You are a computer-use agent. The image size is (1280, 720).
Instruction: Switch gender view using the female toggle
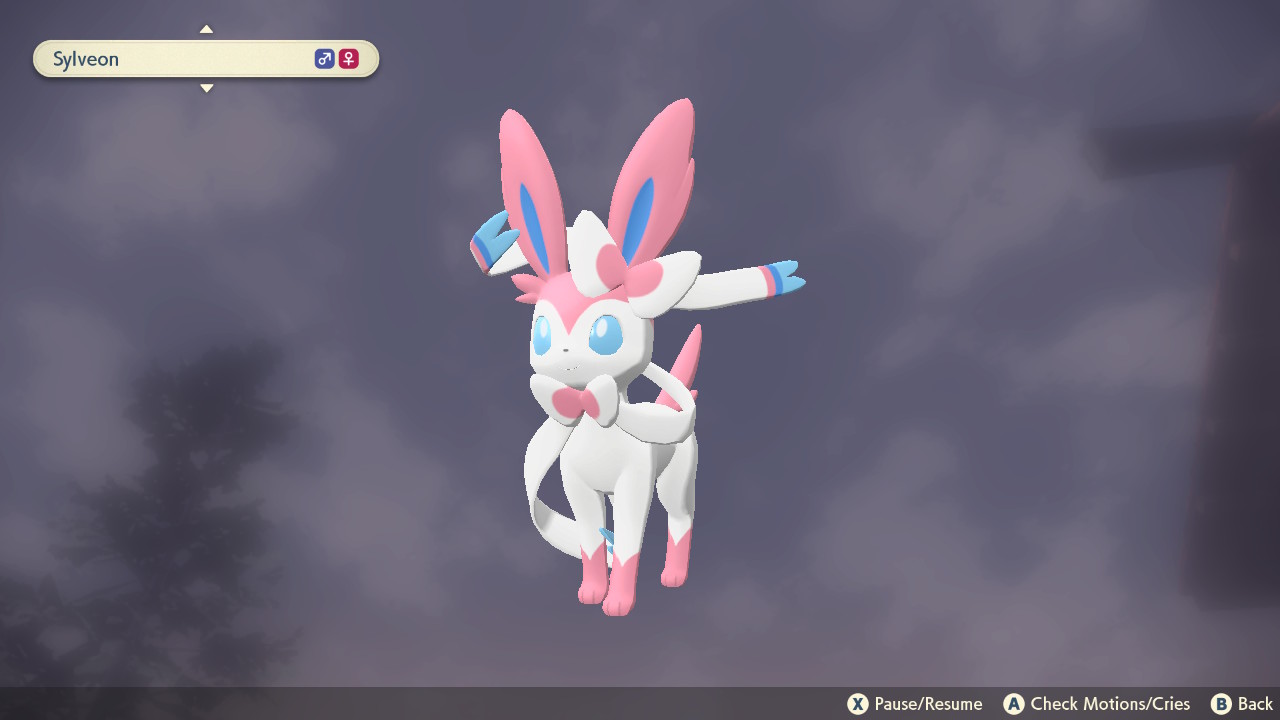tap(347, 58)
